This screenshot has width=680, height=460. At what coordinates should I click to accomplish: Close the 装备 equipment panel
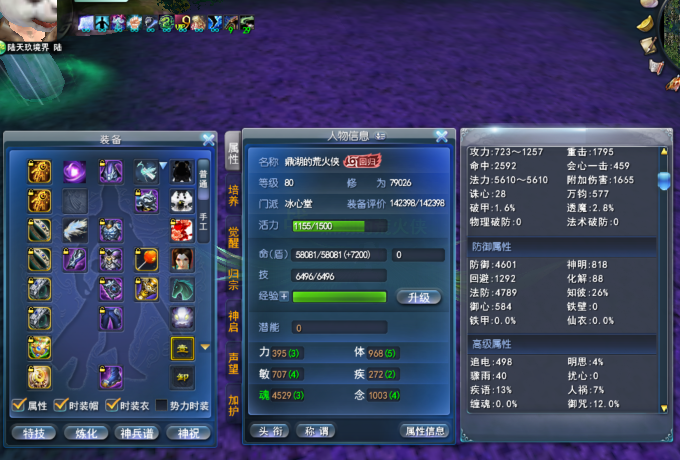(208, 140)
